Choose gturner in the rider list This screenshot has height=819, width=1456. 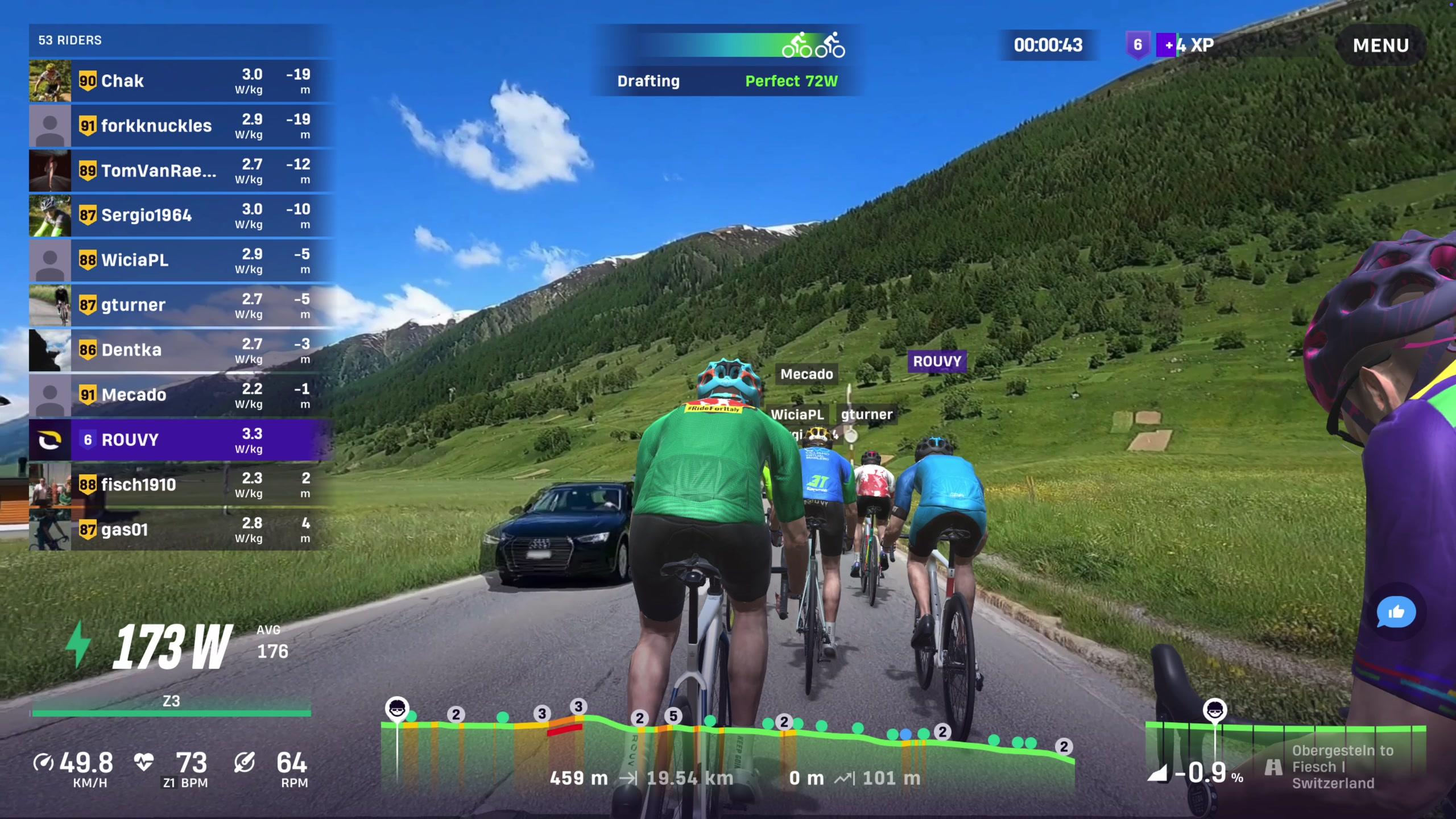pos(181,305)
